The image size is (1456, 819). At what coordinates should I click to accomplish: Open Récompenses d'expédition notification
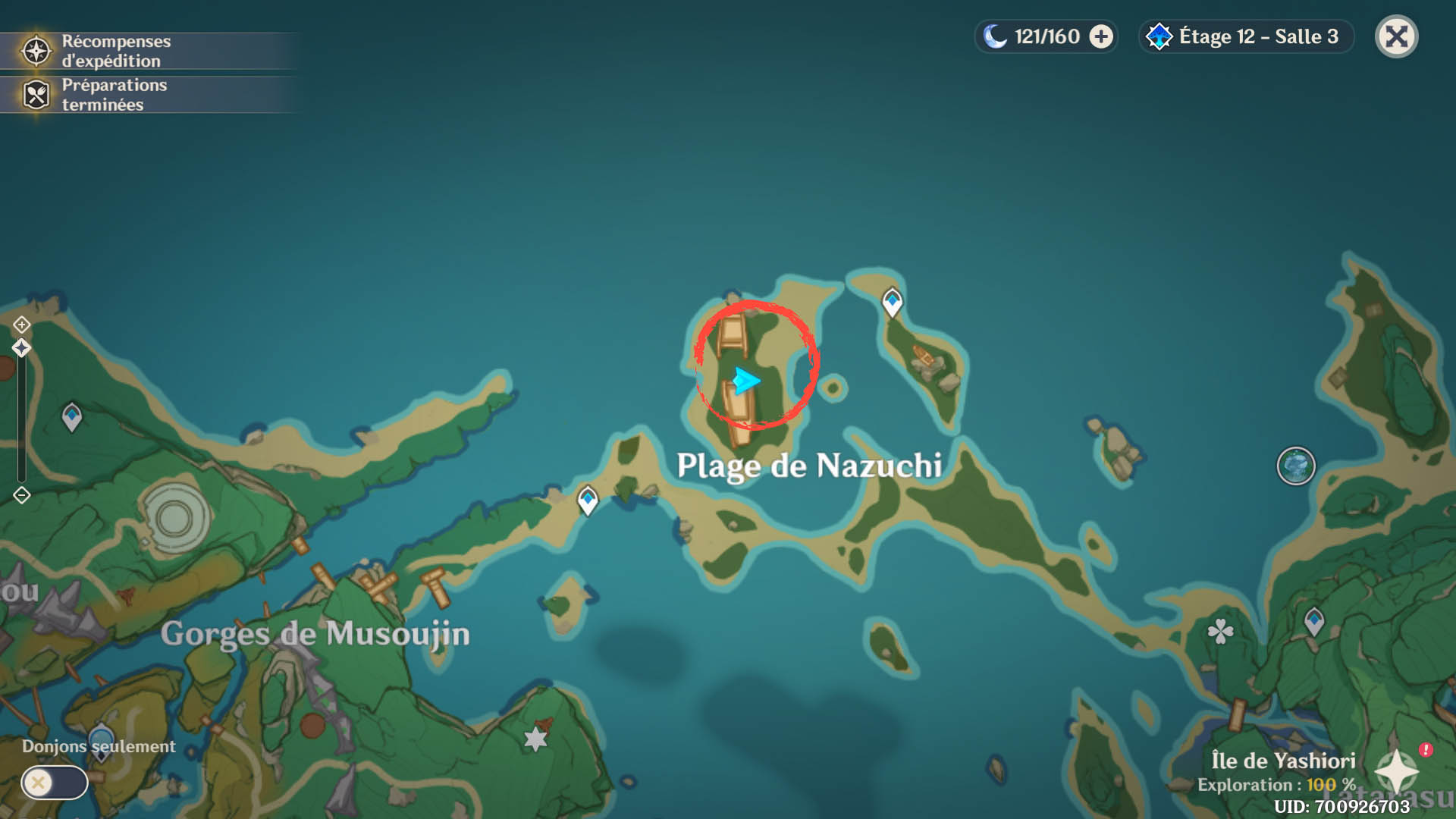click(x=114, y=51)
